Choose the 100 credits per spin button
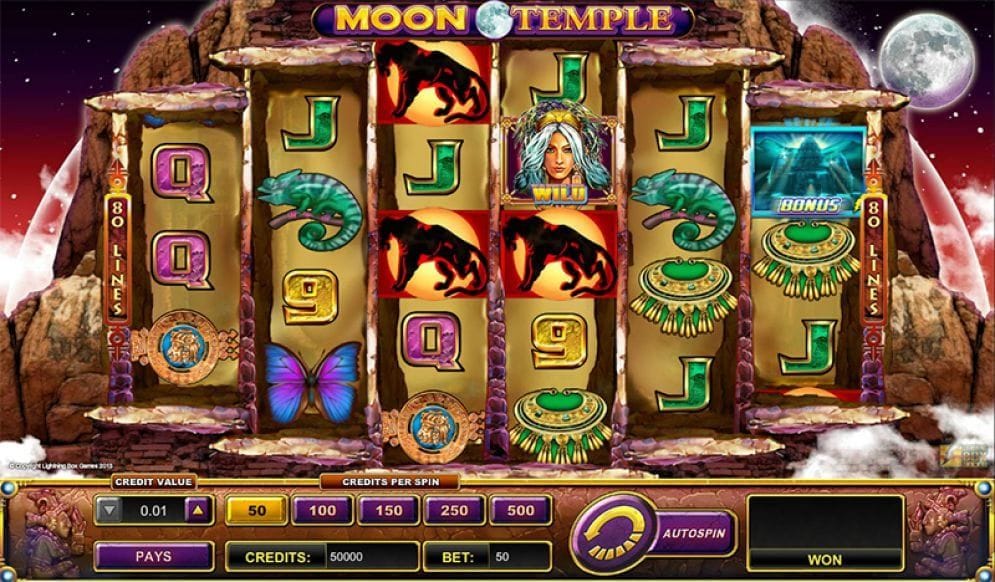 click(x=322, y=511)
